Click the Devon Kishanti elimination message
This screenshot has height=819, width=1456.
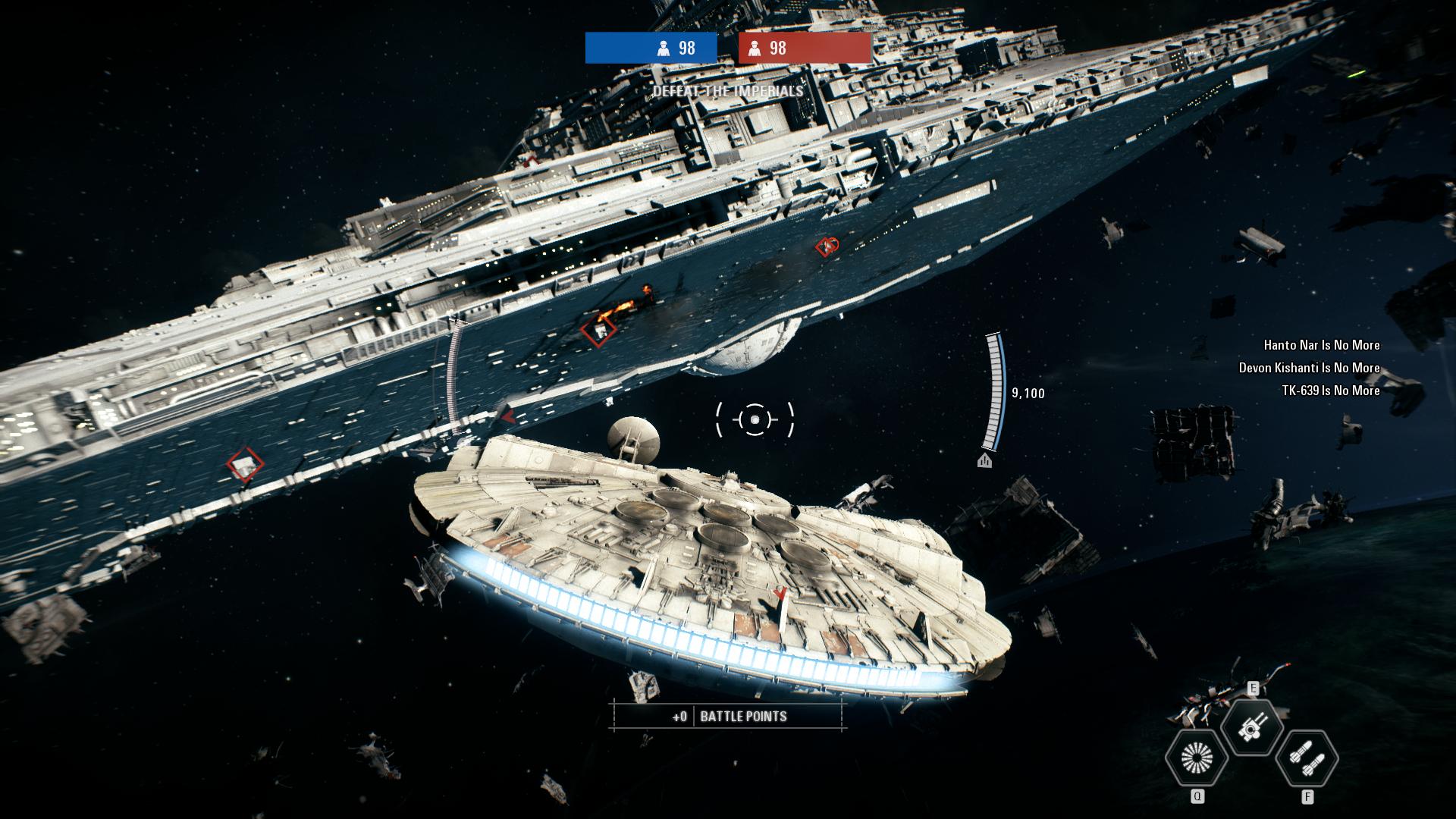[1308, 369]
